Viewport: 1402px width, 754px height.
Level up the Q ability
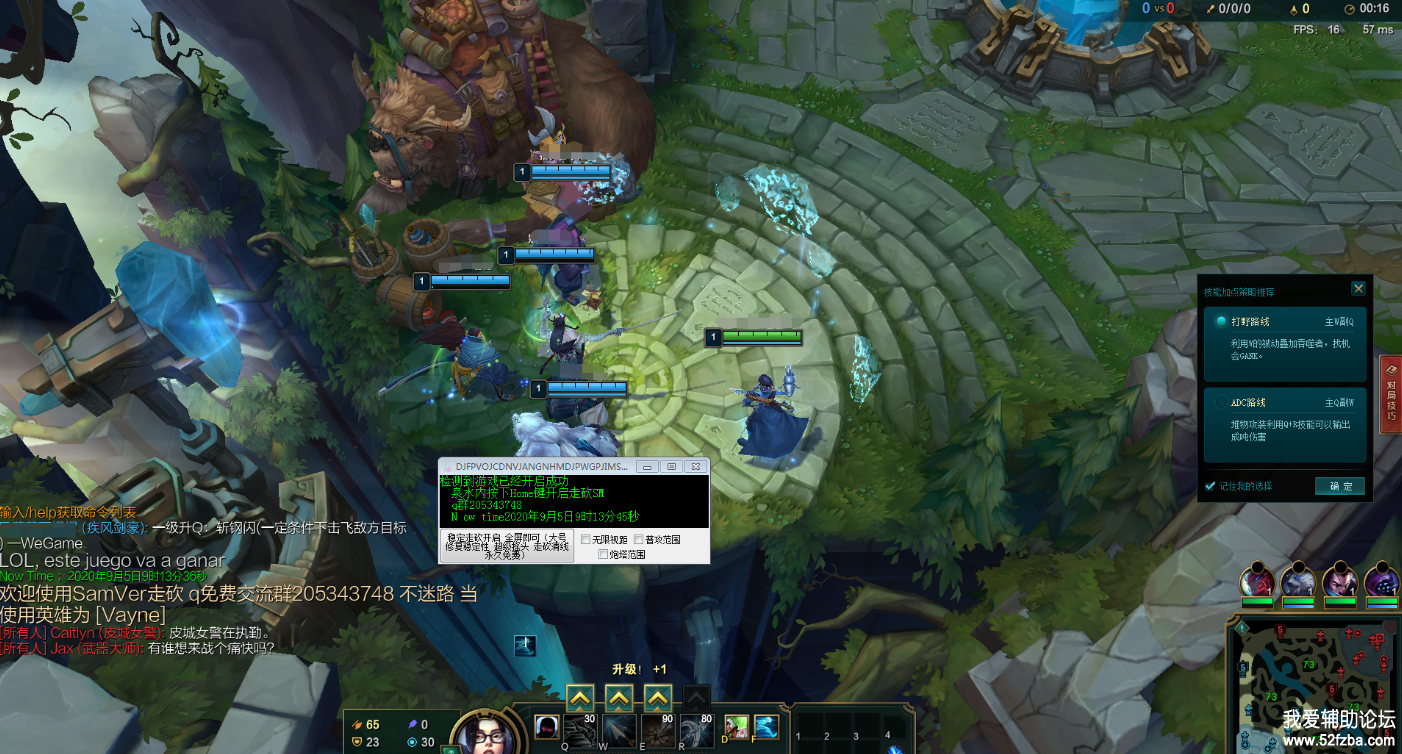tap(580, 697)
